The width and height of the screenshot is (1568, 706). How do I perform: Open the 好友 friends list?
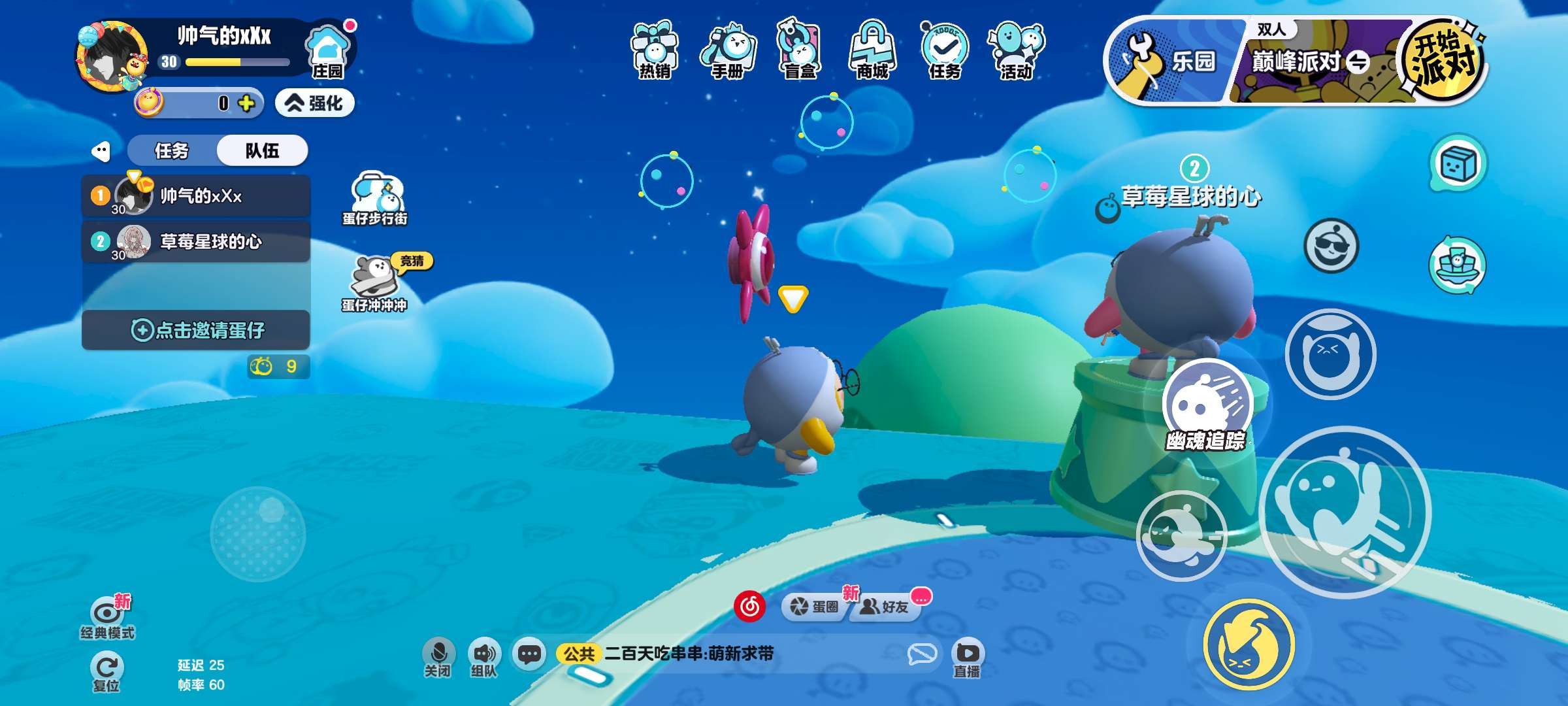coord(885,607)
